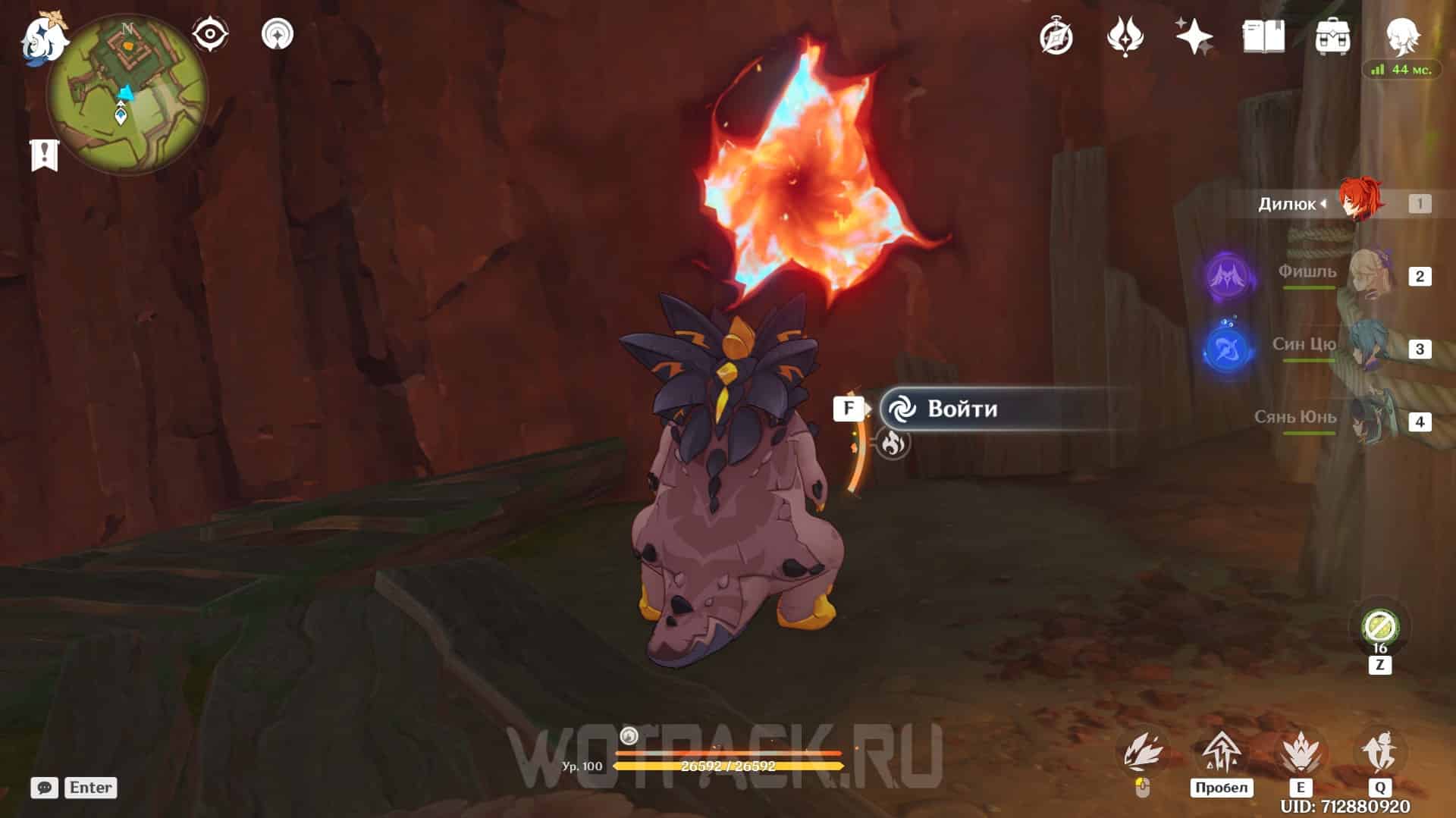Open the chat speech bubble icon
The image size is (1456, 818).
click(x=44, y=788)
